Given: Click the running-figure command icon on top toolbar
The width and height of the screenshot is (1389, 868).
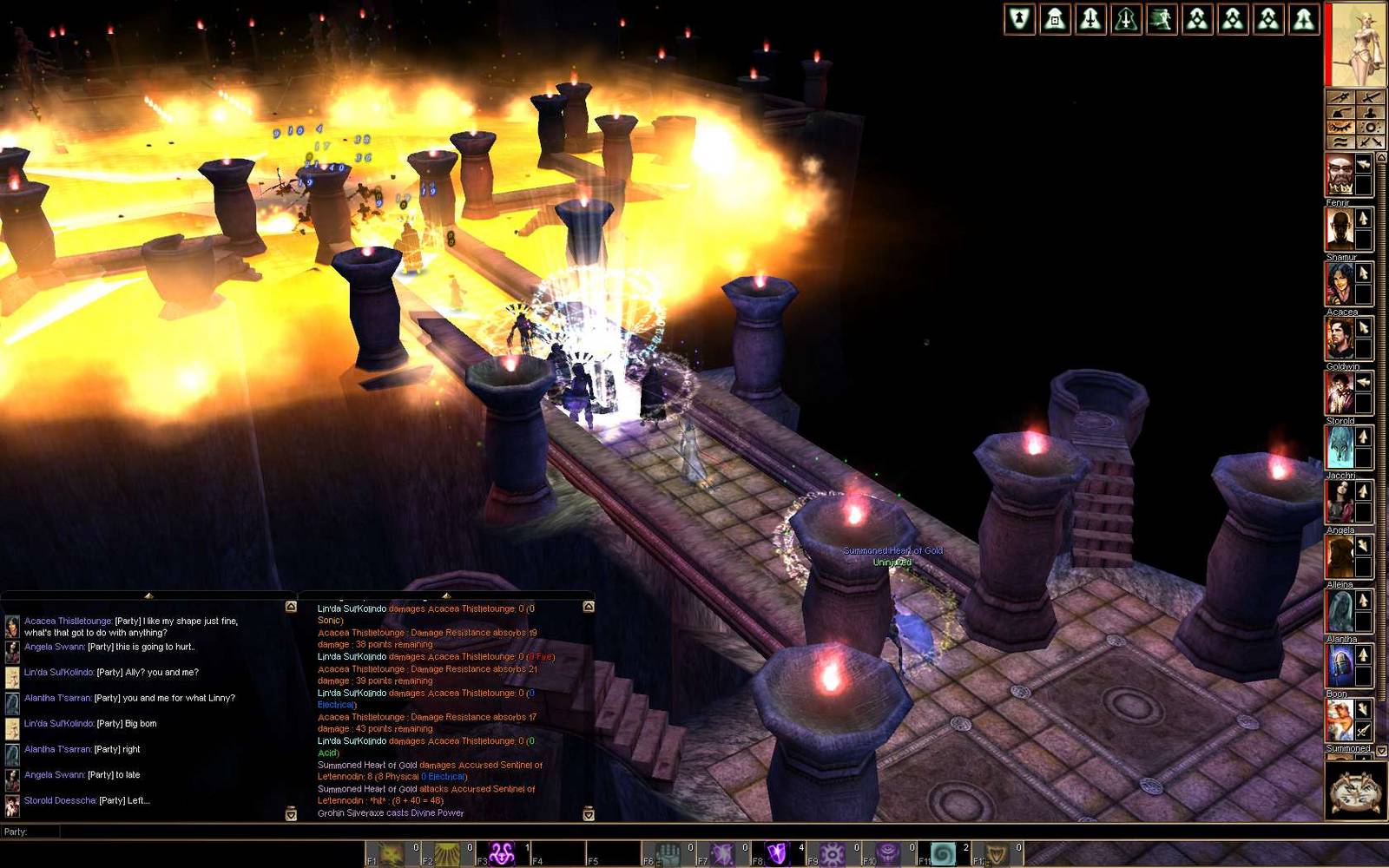Looking at the screenshot, I should click(1162, 19).
